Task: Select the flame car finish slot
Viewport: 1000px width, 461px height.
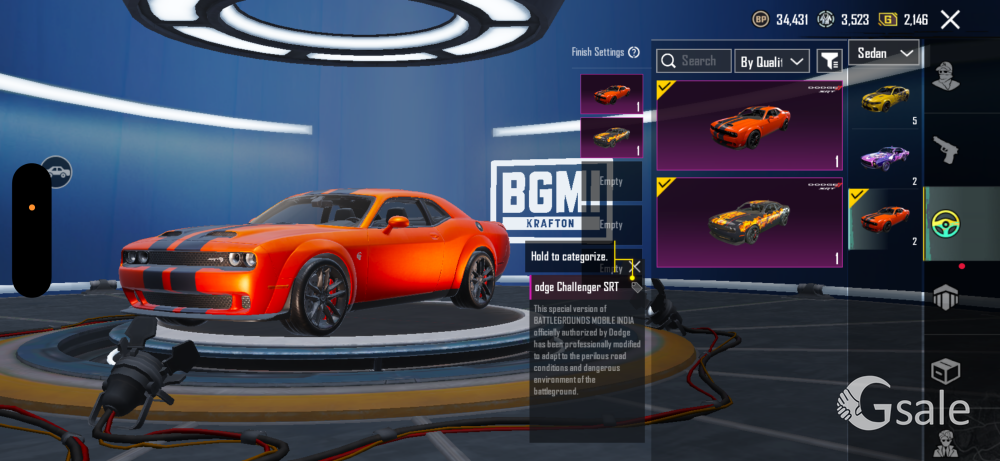Action: pyautogui.click(x=611, y=136)
